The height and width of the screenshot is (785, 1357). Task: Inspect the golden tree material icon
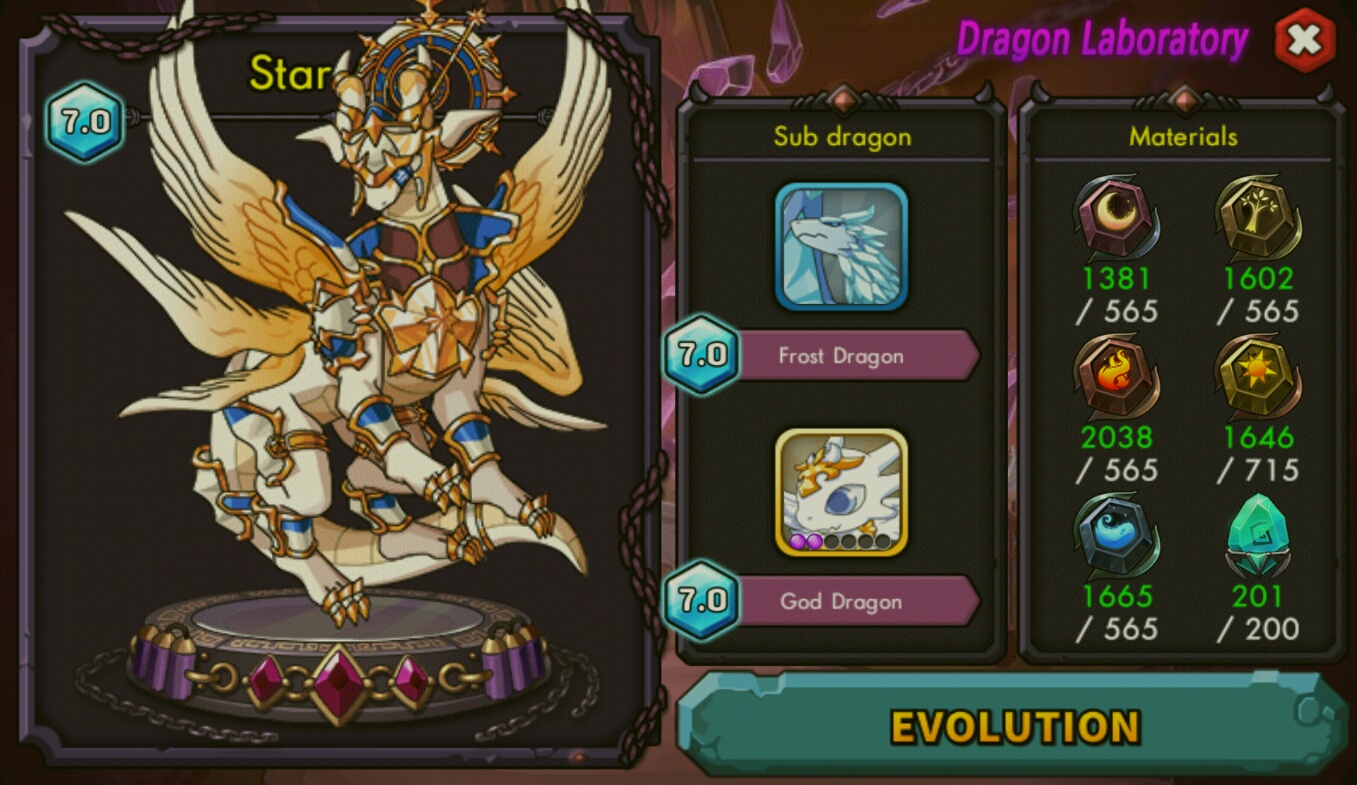(1257, 219)
